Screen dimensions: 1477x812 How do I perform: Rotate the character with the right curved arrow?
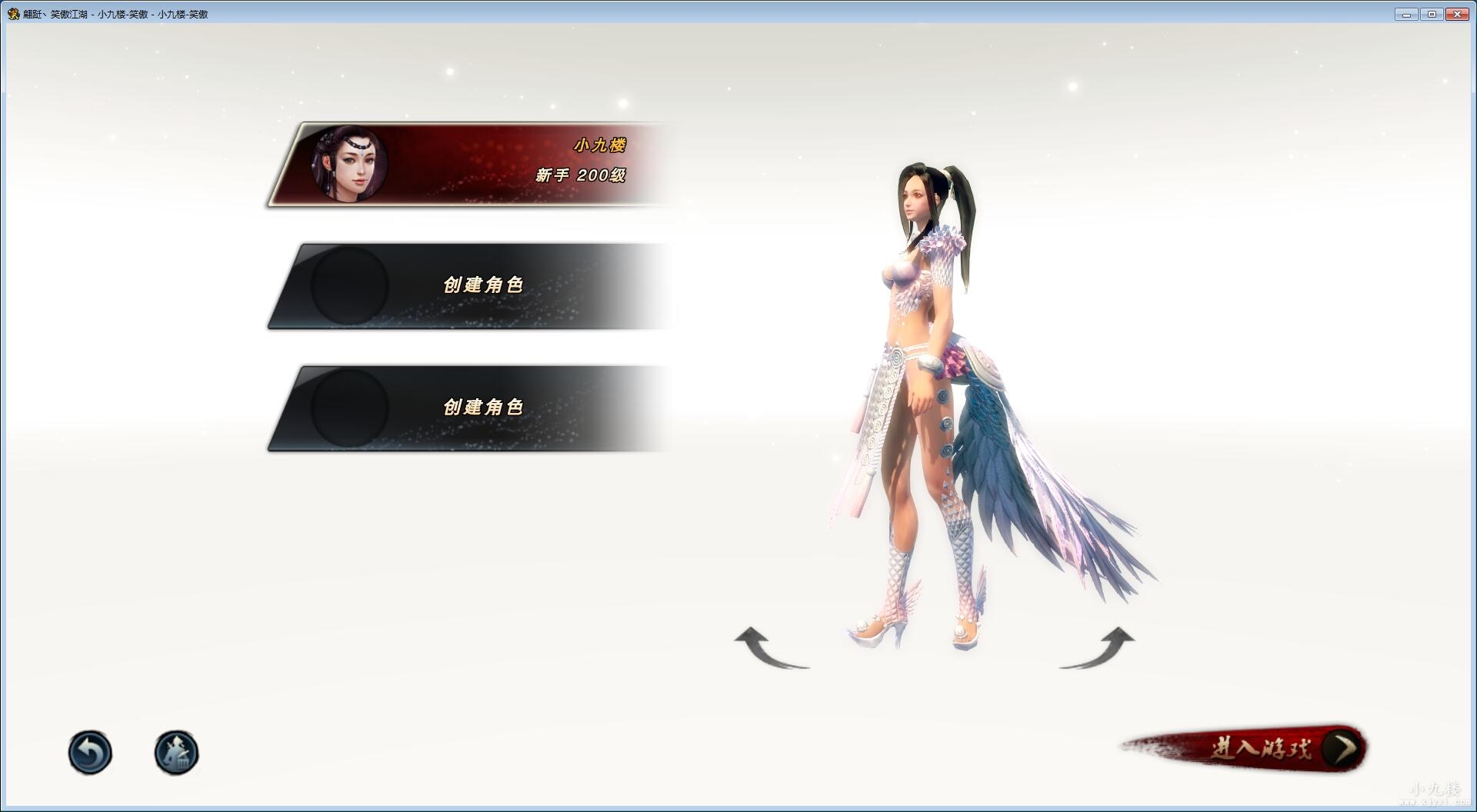(1099, 649)
